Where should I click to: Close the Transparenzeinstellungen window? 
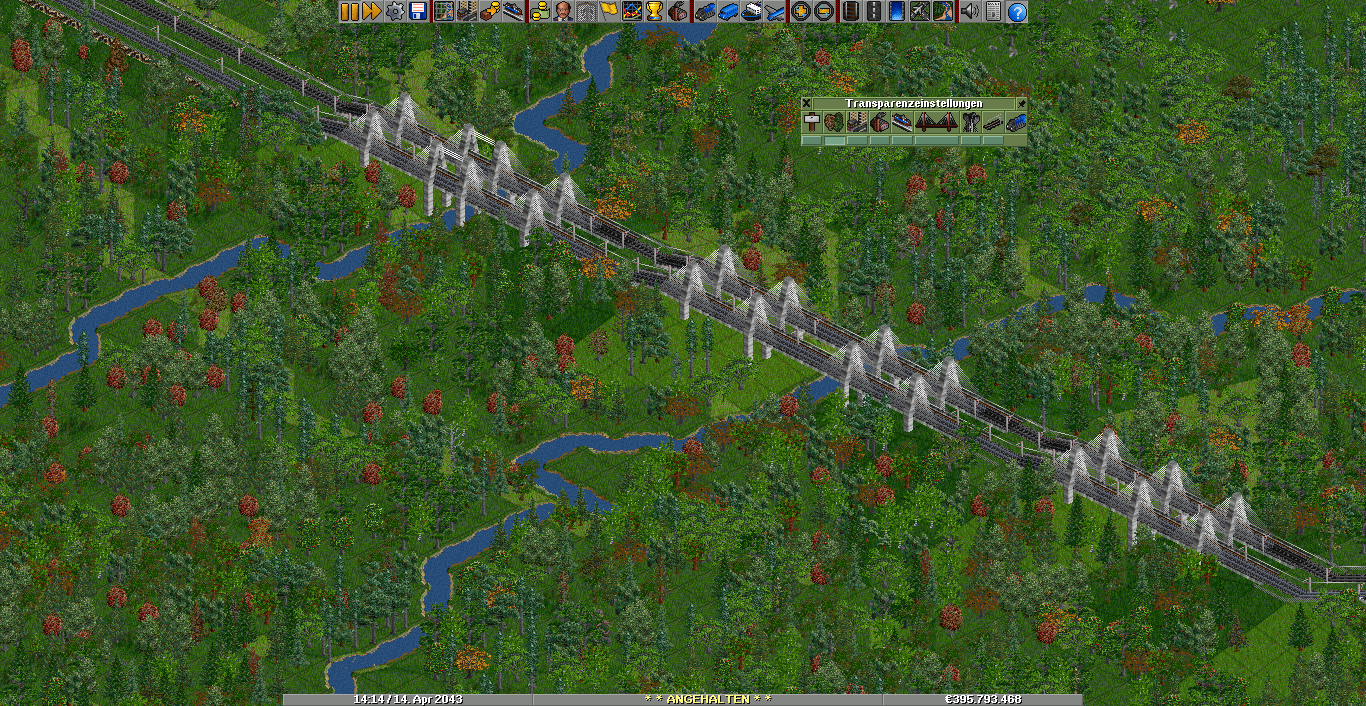(x=807, y=103)
